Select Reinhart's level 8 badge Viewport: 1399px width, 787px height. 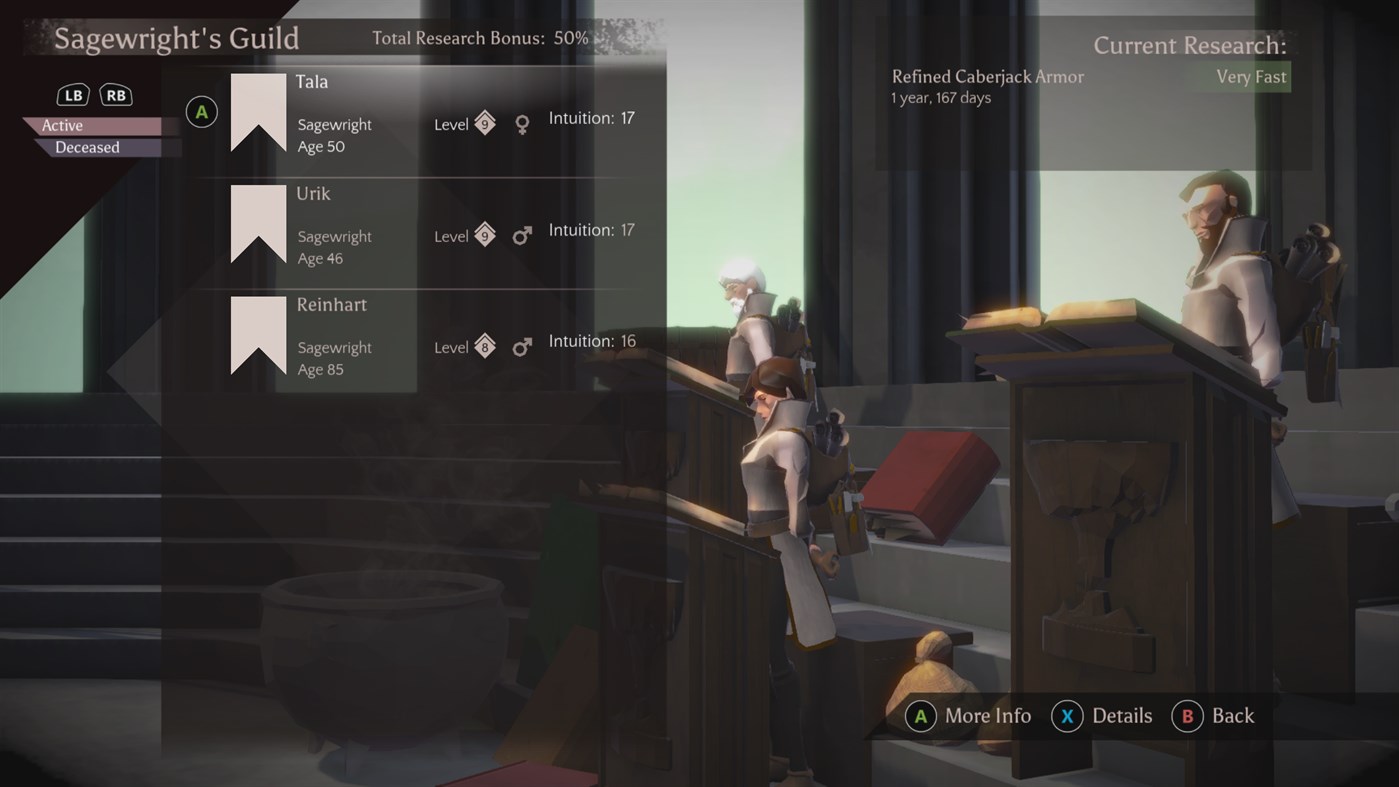(484, 345)
